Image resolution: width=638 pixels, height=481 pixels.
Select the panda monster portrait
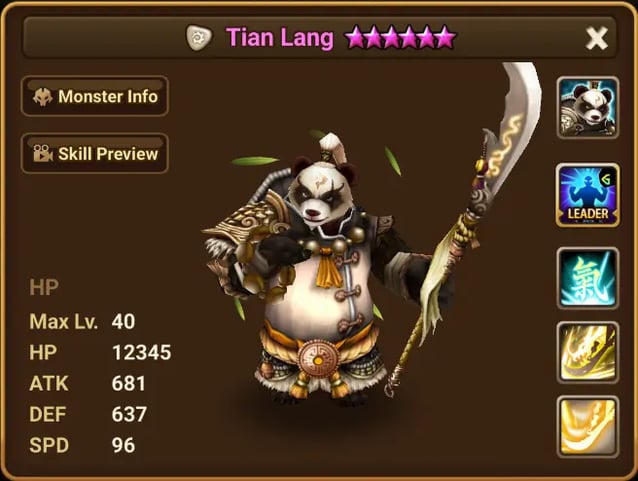coord(585,104)
